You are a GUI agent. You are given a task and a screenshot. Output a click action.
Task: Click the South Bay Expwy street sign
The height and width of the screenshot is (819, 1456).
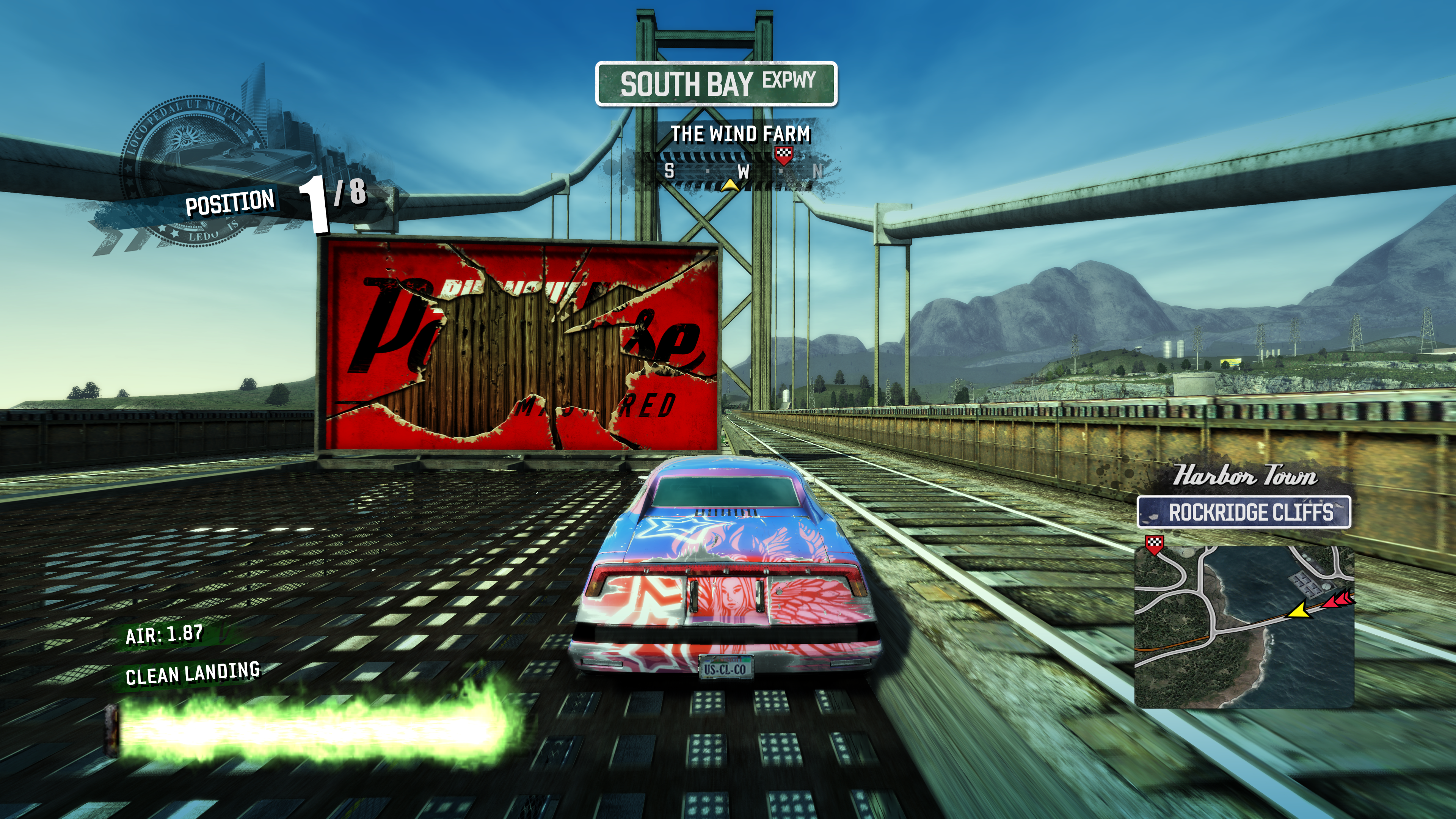(x=716, y=84)
